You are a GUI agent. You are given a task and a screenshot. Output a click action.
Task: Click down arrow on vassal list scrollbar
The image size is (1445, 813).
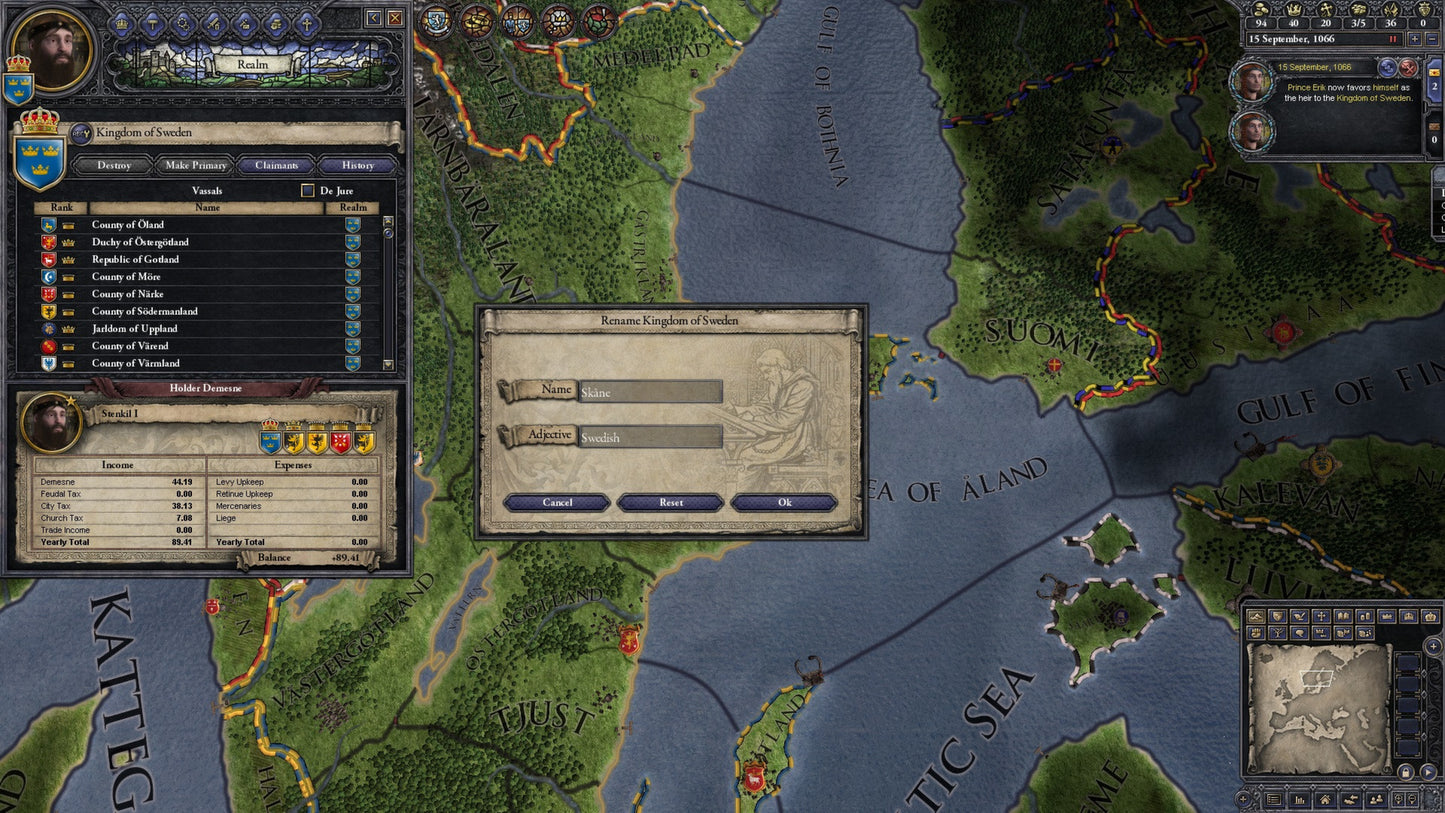[x=387, y=365]
